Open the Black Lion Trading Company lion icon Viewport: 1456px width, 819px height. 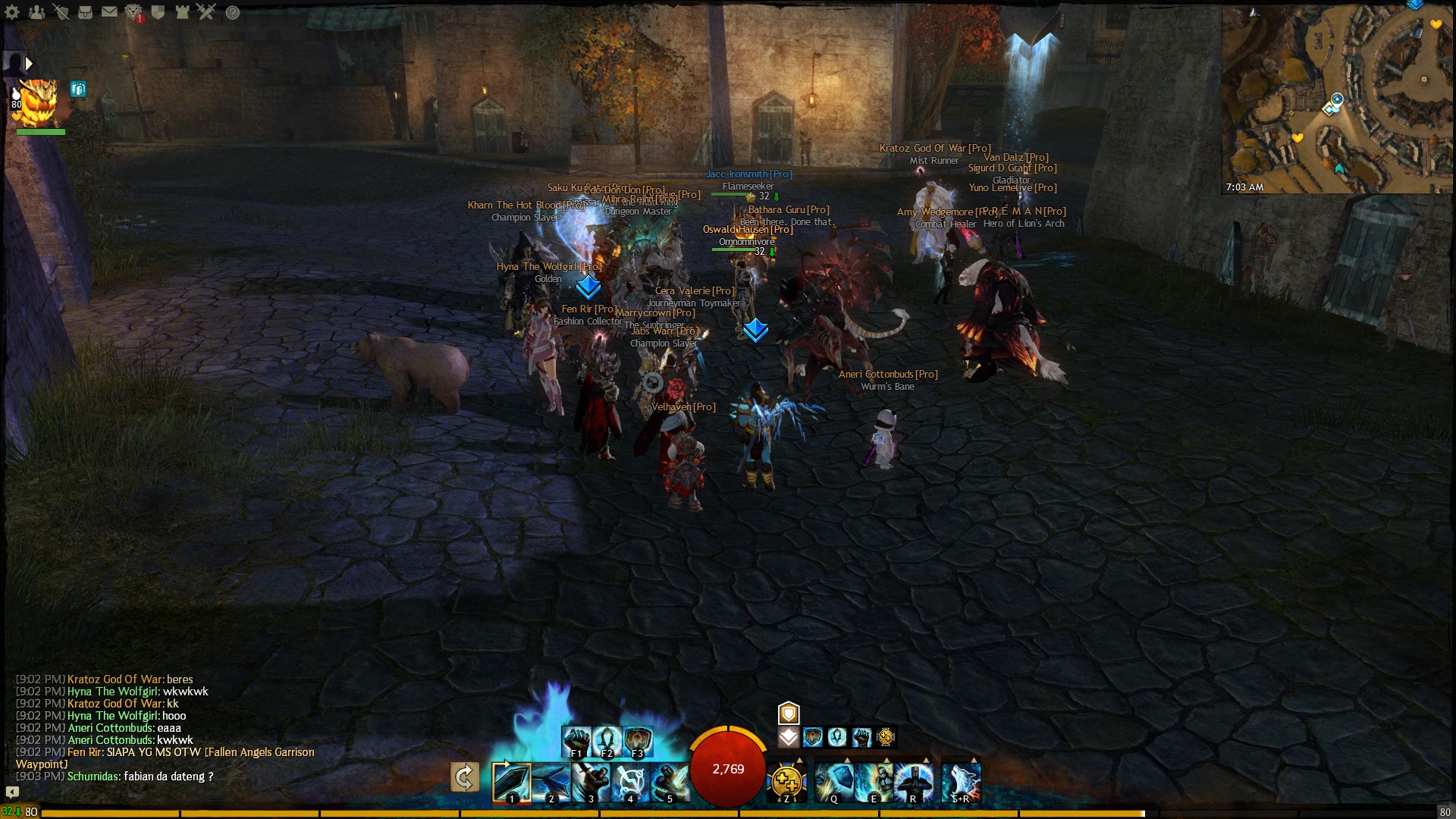(x=134, y=12)
